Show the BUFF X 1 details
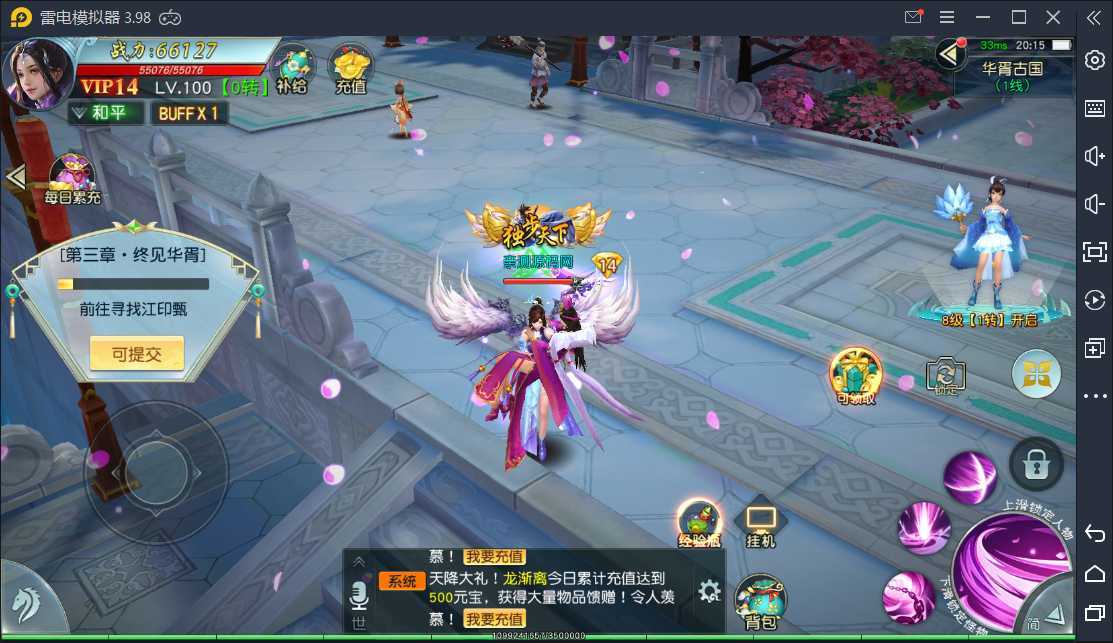 tap(189, 113)
